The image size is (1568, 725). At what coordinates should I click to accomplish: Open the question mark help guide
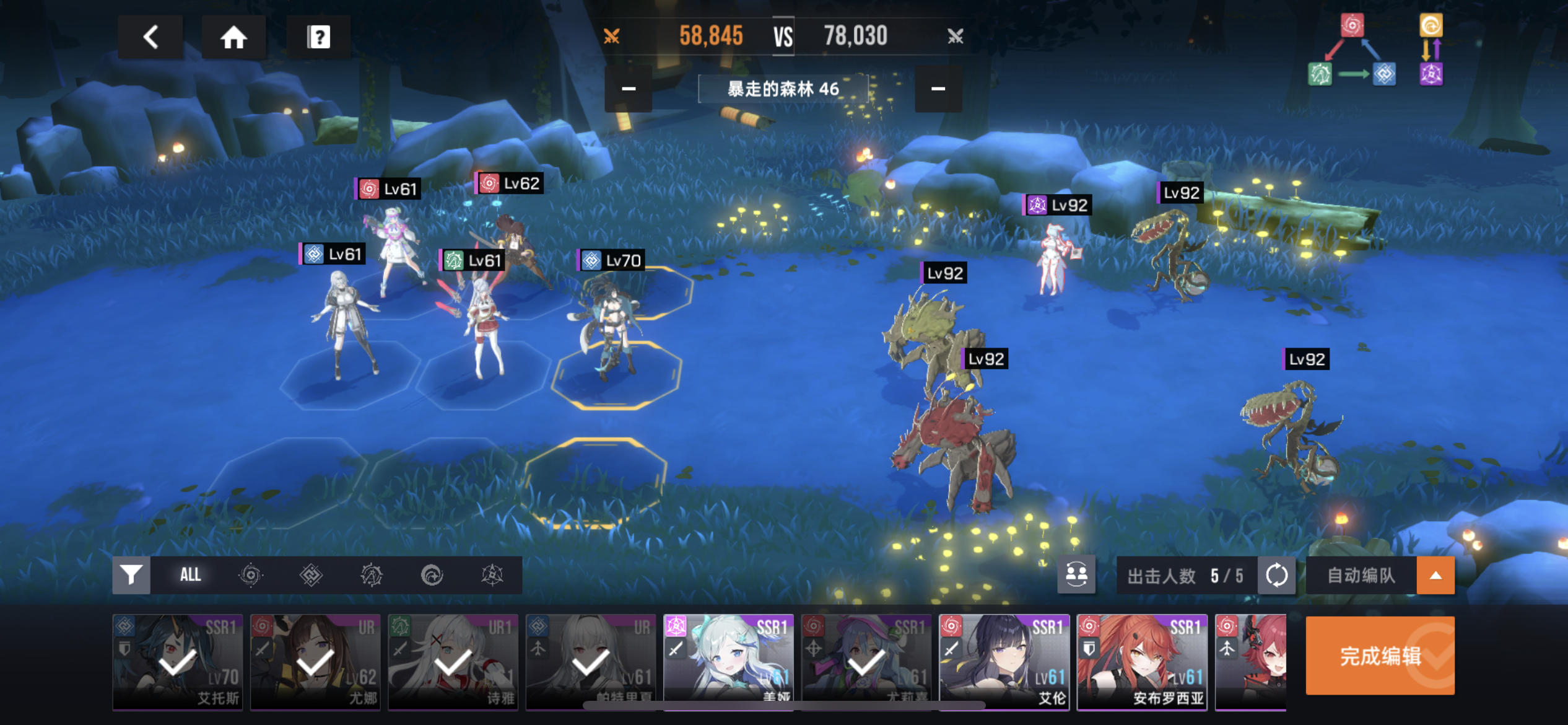318,37
